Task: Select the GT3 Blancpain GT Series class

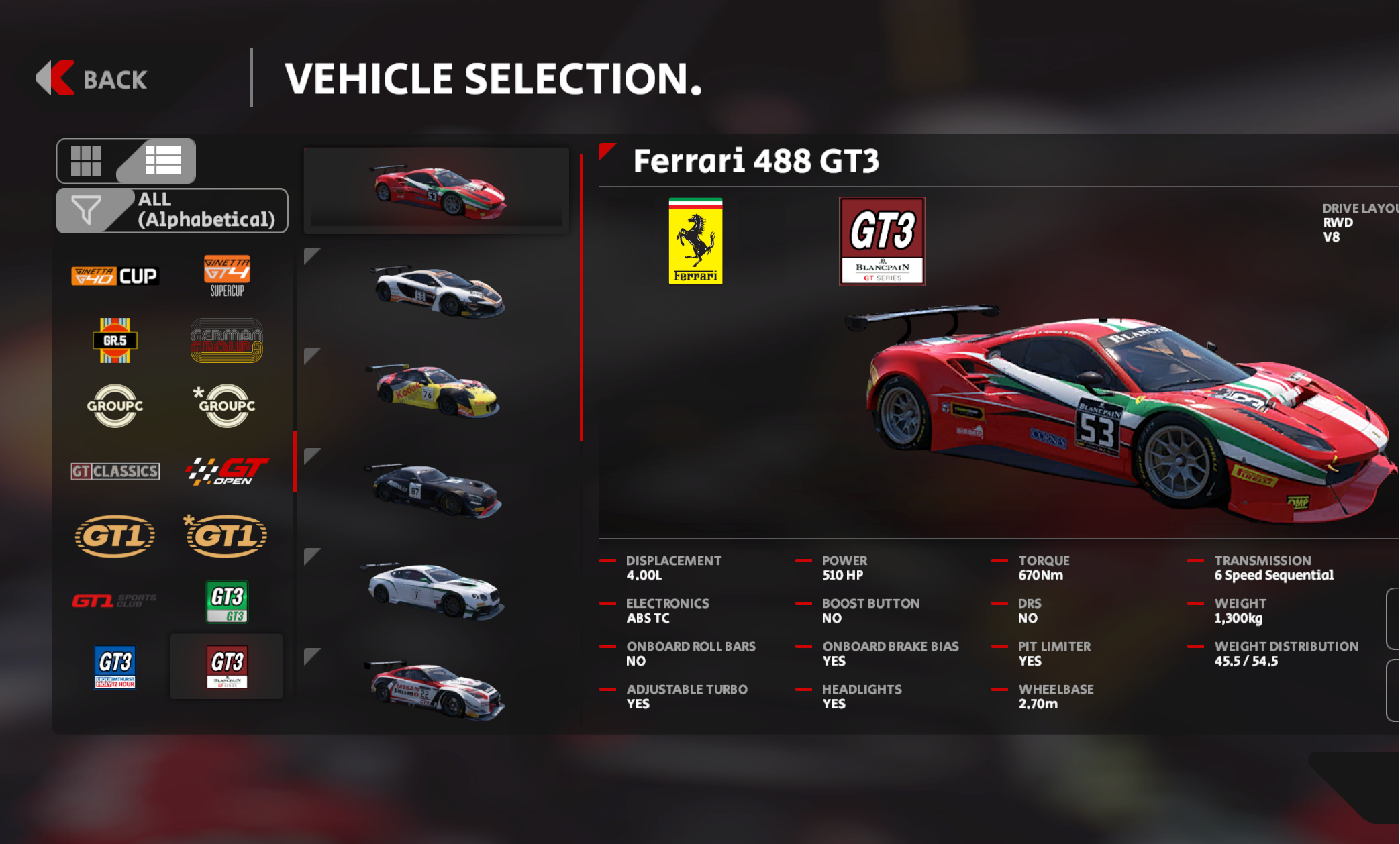Action: tap(227, 666)
